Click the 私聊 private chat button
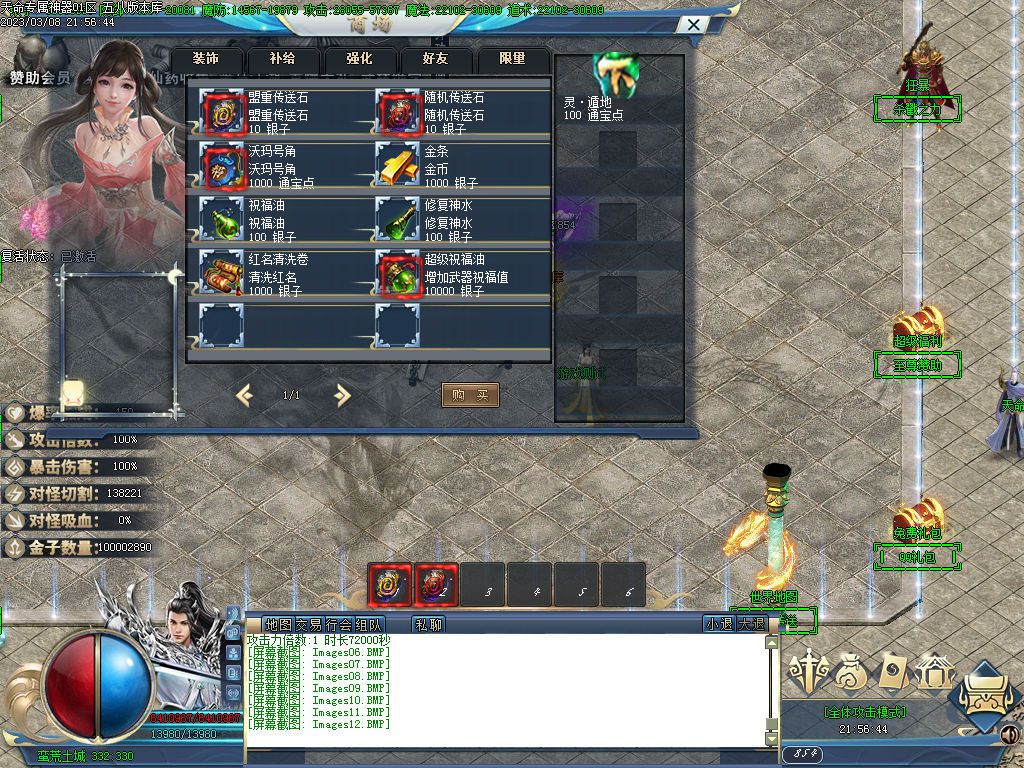1024x768 pixels. pyautogui.click(x=428, y=624)
